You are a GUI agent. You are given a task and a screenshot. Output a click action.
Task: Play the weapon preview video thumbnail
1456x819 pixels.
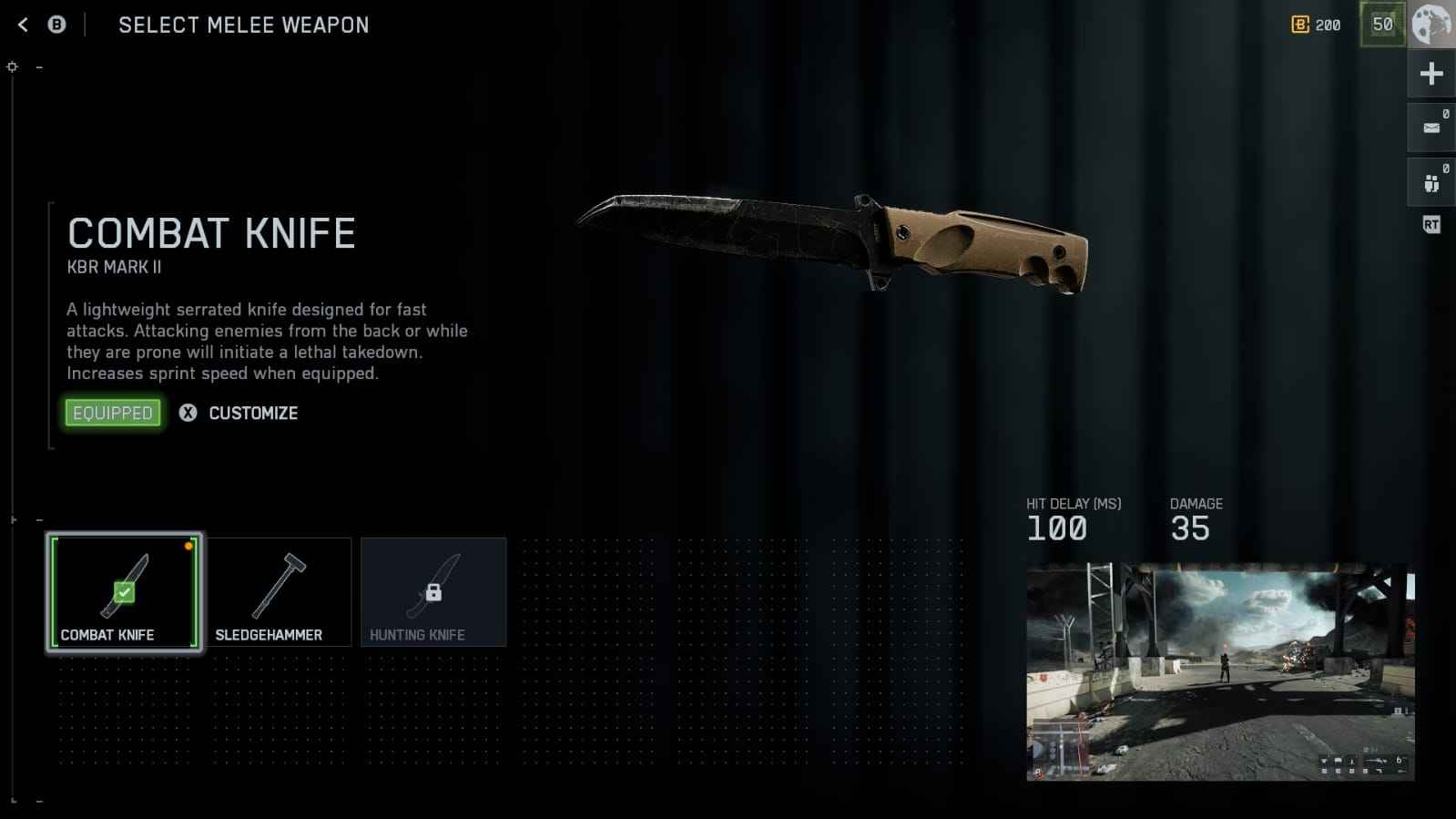1220,672
